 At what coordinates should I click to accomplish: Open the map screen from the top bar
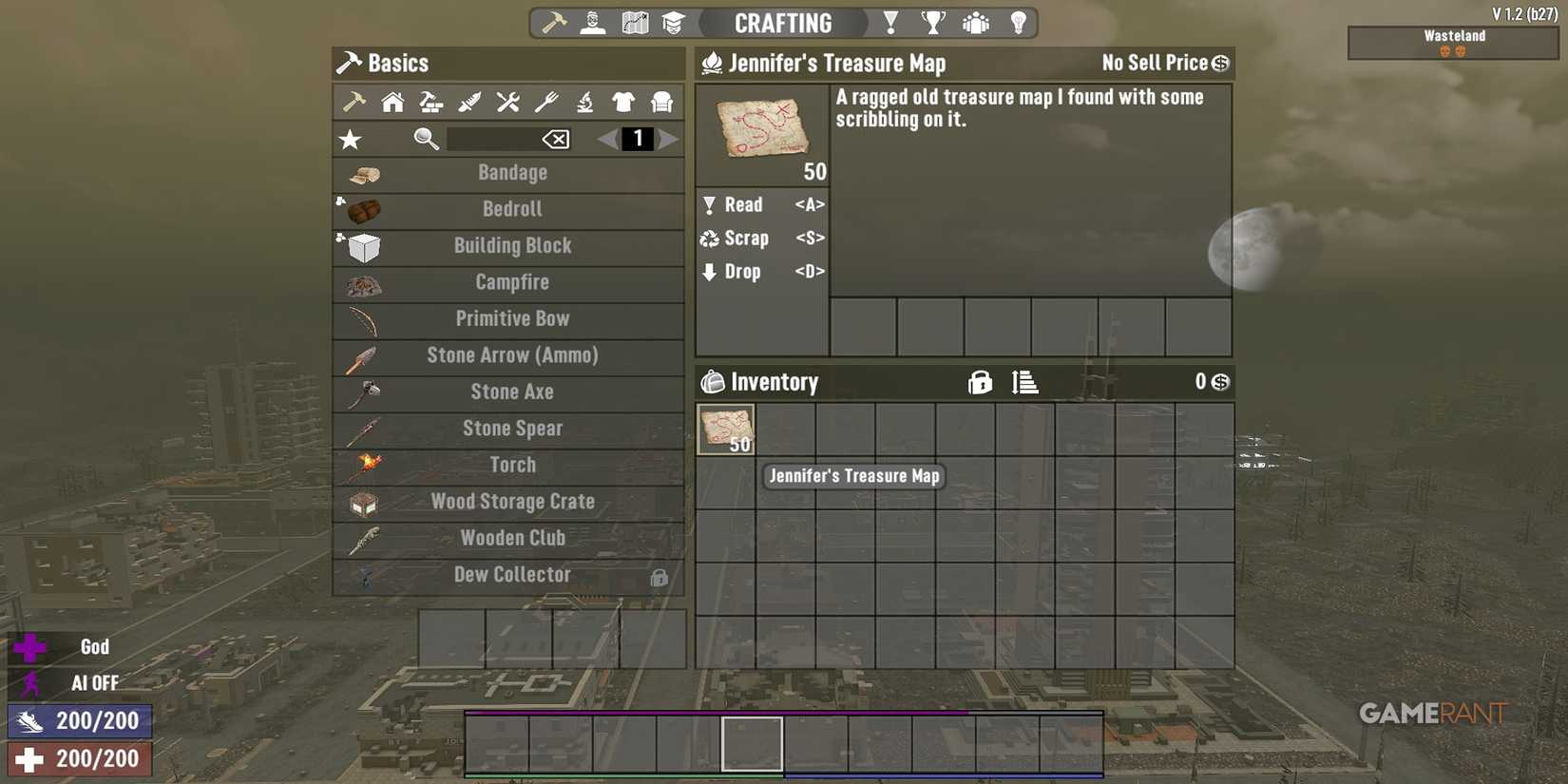coord(634,22)
